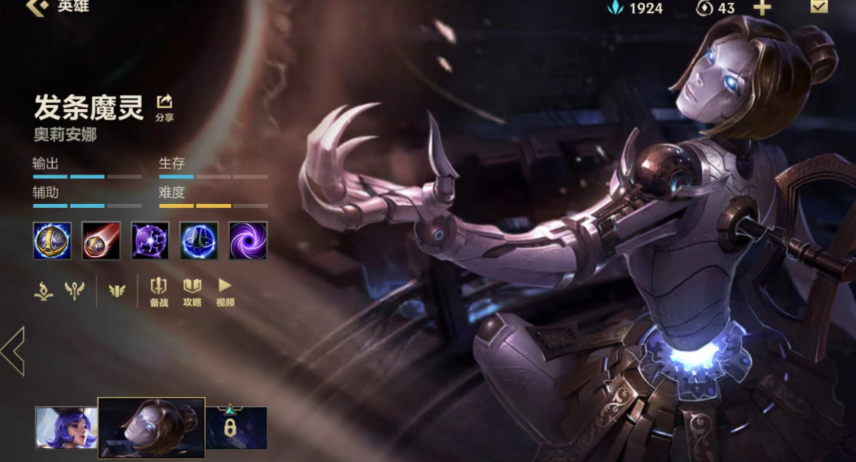Open the checkmark task icon
This screenshot has height=462, width=856.
[x=819, y=7]
